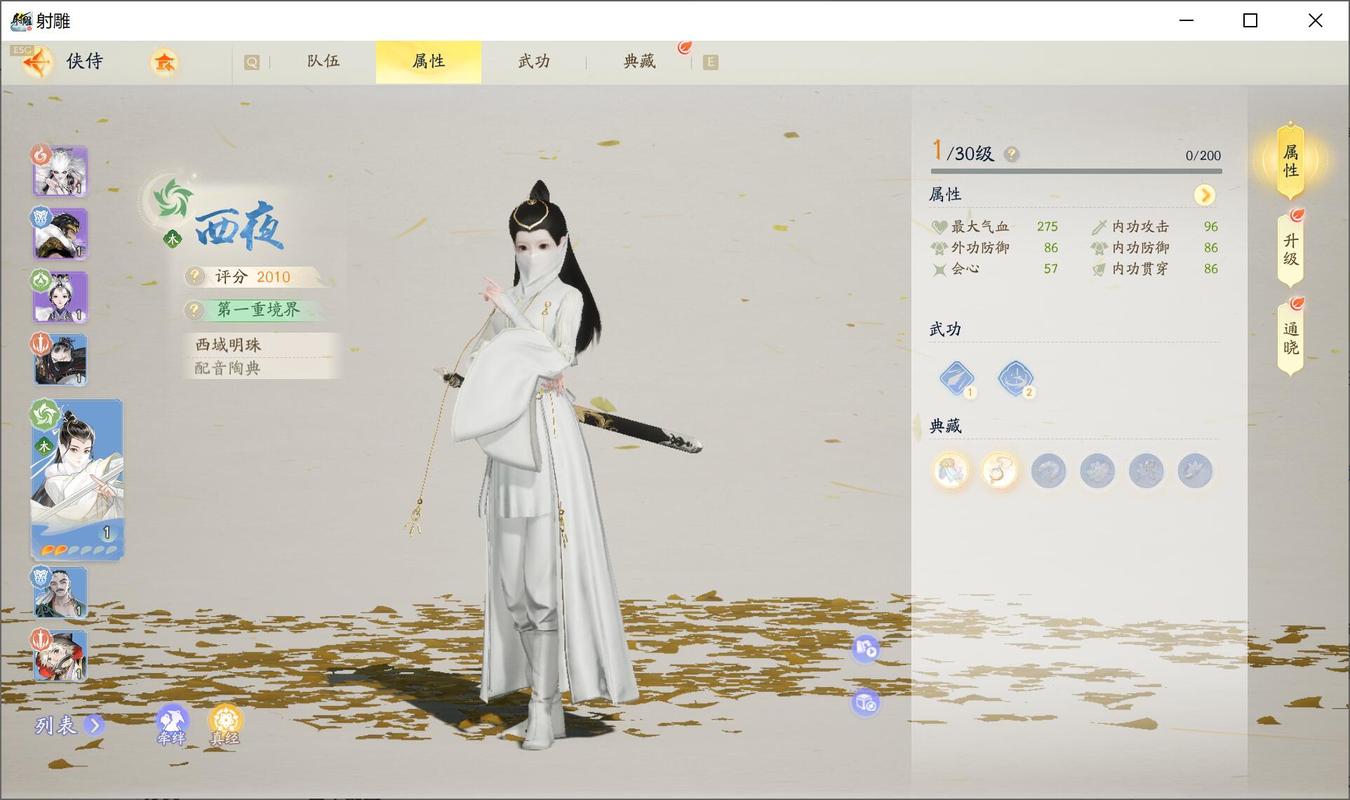Open the Q search icon in top bar
The height and width of the screenshot is (800, 1350).
coord(251,61)
